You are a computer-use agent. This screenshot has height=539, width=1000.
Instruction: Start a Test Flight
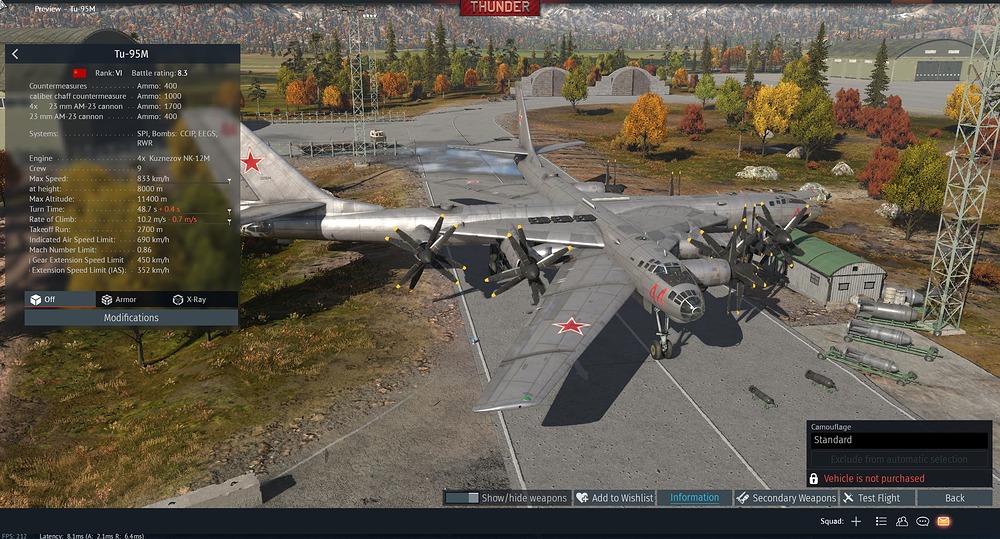click(872, 498)
